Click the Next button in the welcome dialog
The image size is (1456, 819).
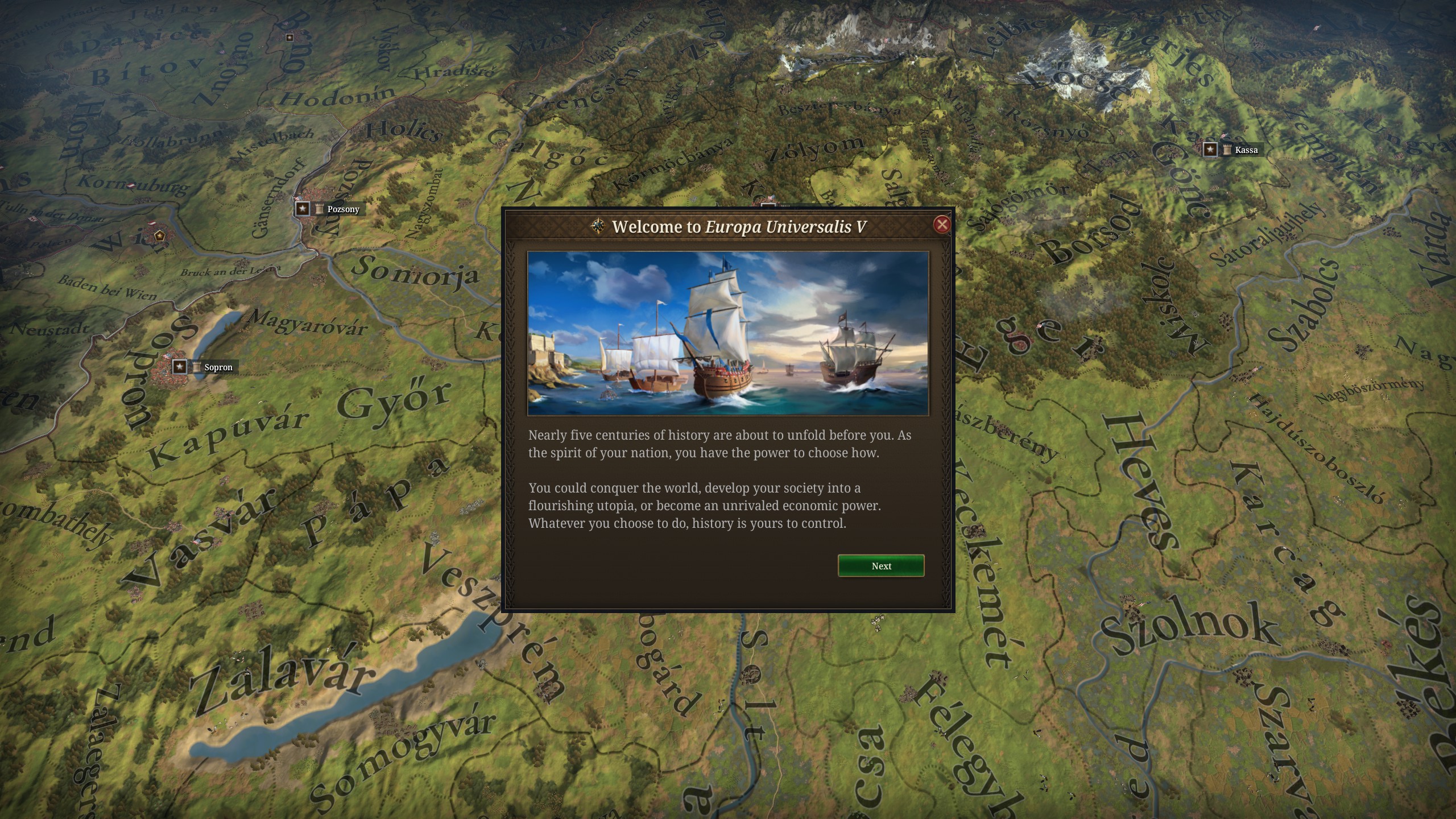(880, 566)
